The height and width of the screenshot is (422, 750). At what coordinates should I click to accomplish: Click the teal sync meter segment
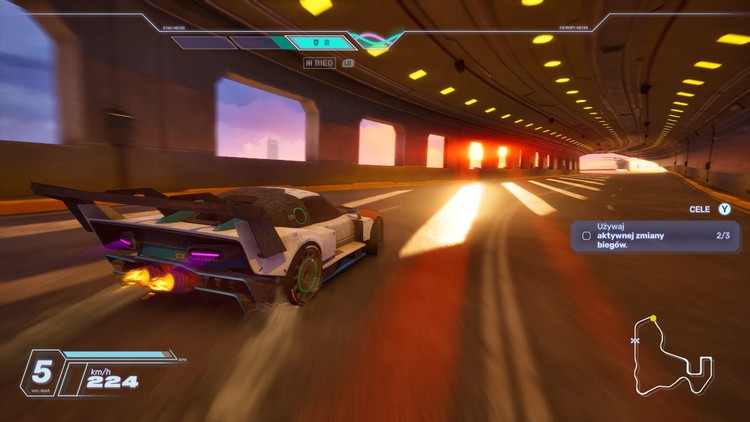[x=320, y=43]
